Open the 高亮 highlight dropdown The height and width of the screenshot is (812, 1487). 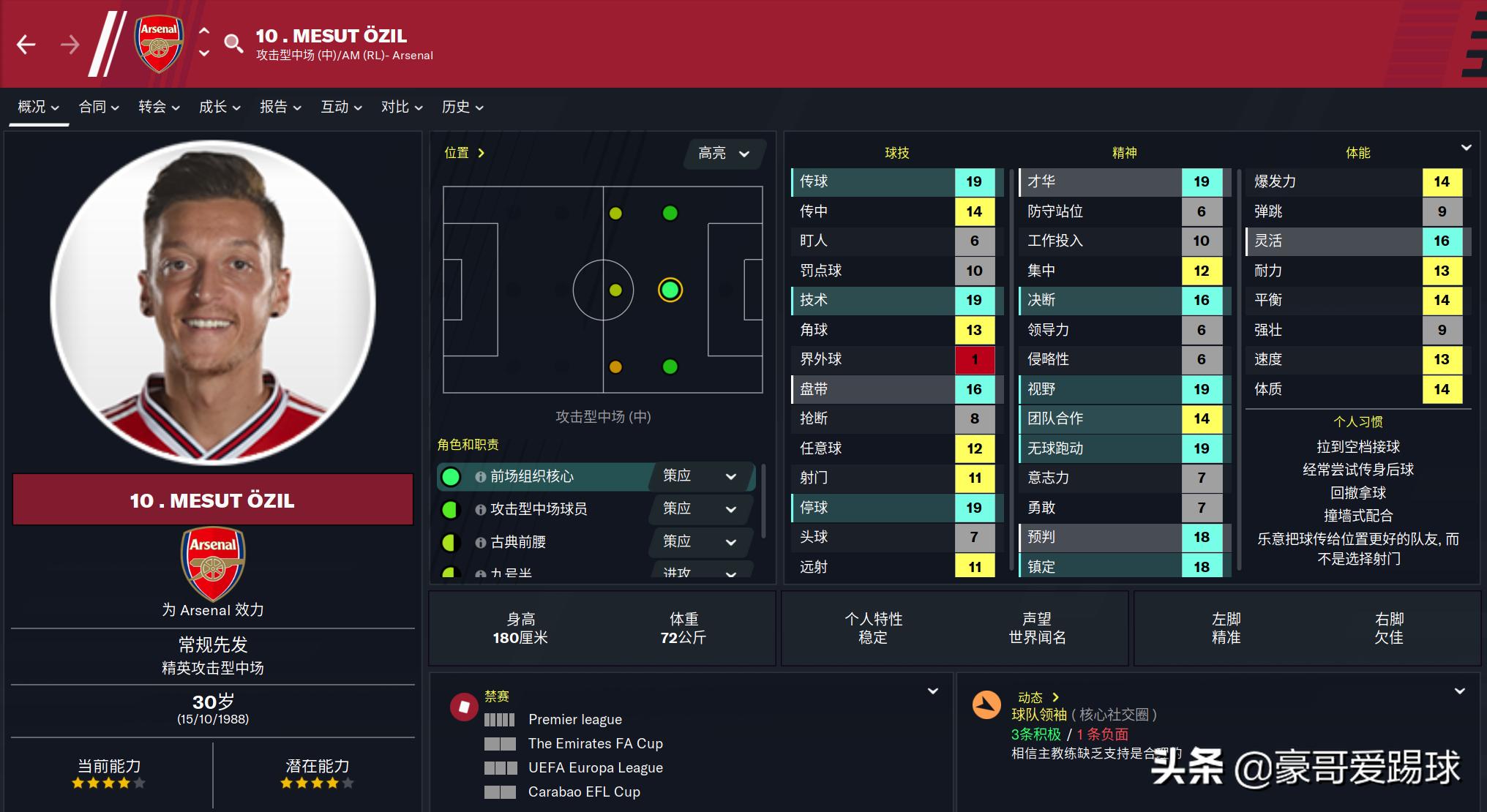pyautogui.click(x=724, y=154)
